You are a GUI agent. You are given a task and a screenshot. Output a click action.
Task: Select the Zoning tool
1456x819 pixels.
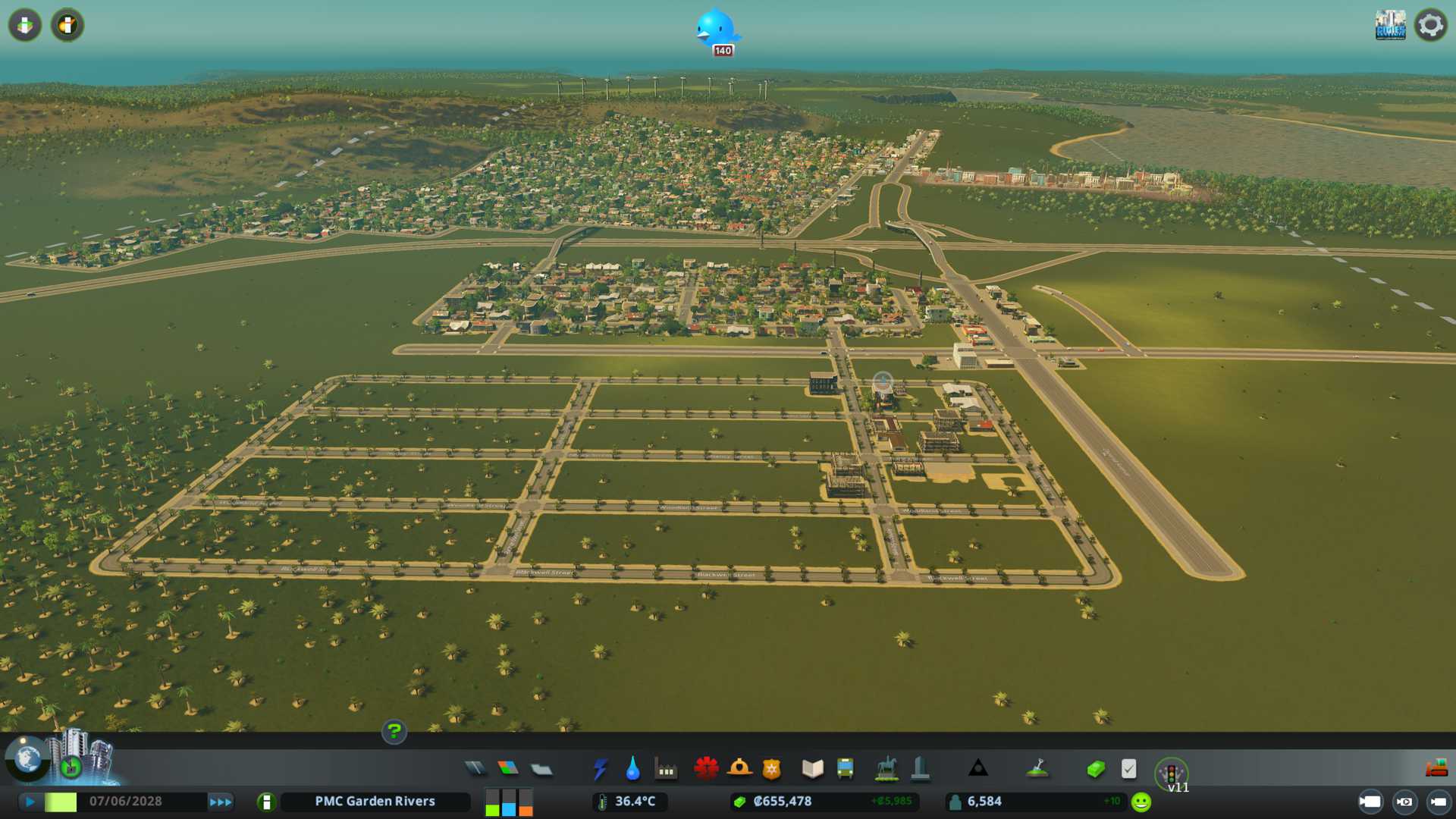[x=508, y=769]
